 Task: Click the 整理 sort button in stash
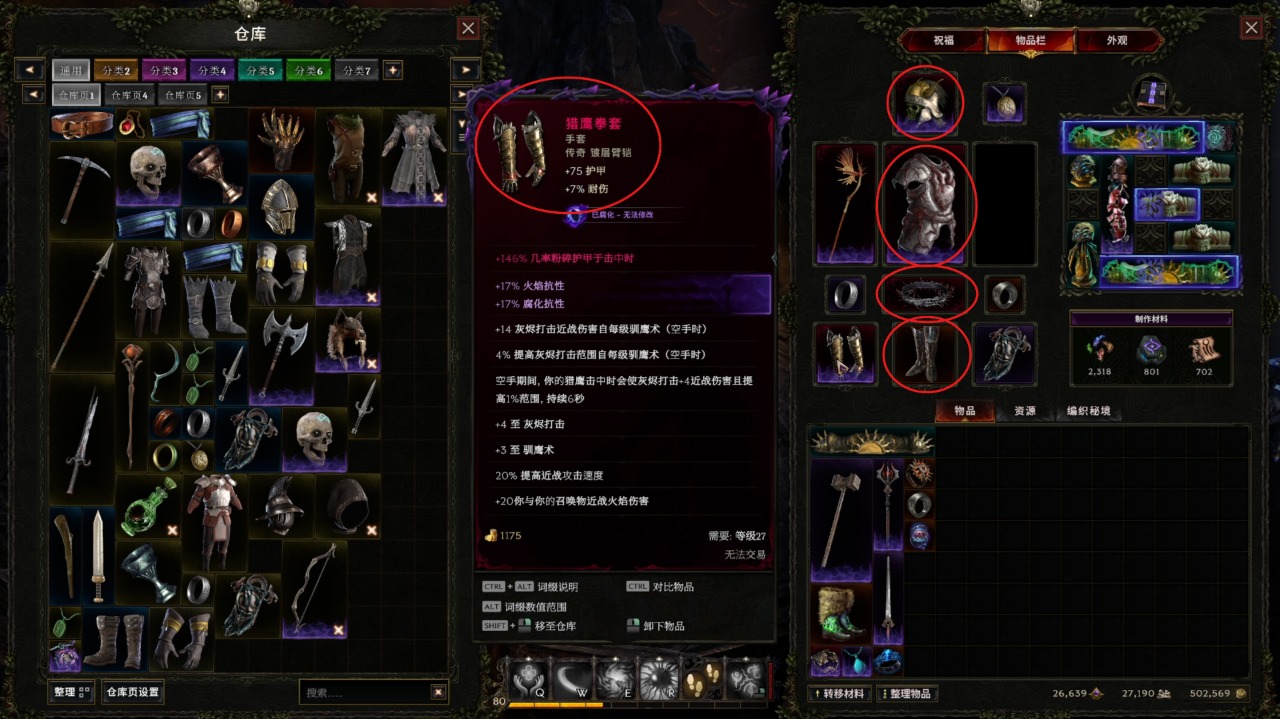[x=71, y=691]
